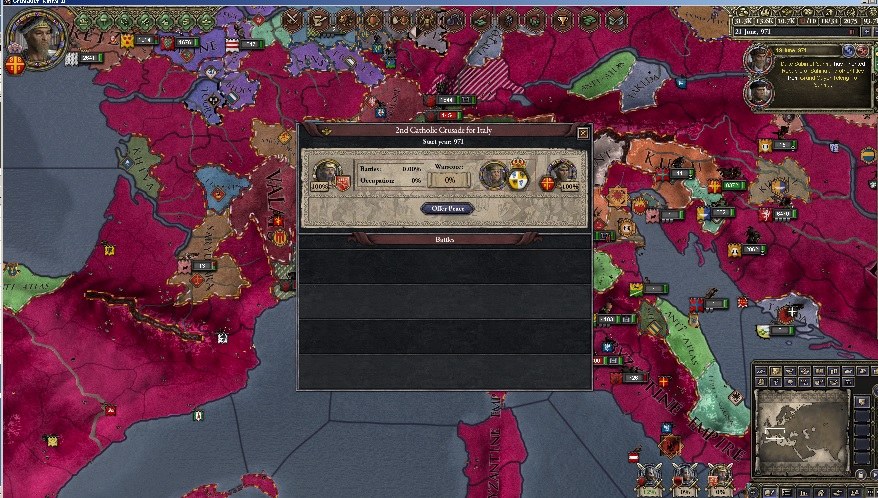Click the top notification character portrait
Viewport: 878px width, 498px height.
(x=759, y=59)
